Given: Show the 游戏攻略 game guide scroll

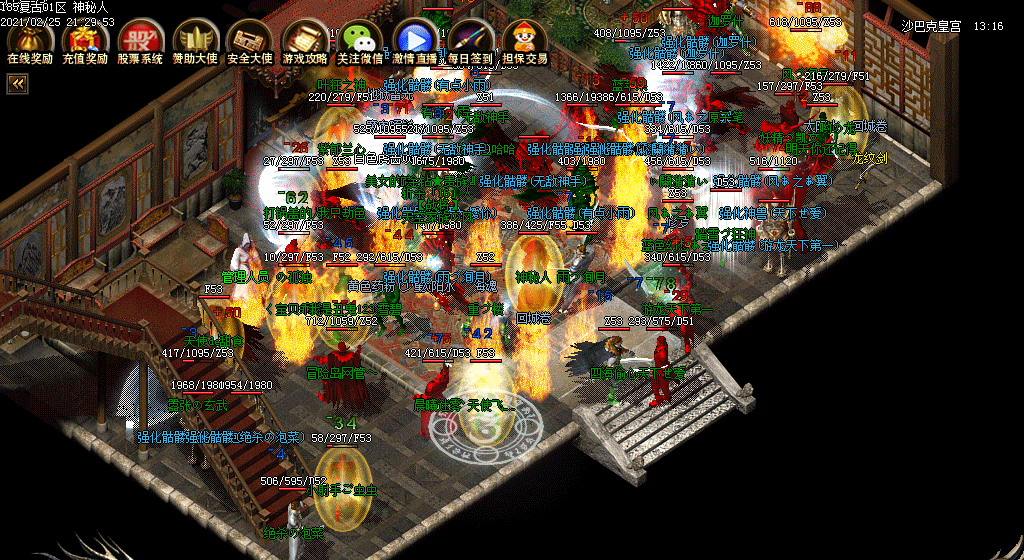Looking at the screenshot, I should [305, 40].
